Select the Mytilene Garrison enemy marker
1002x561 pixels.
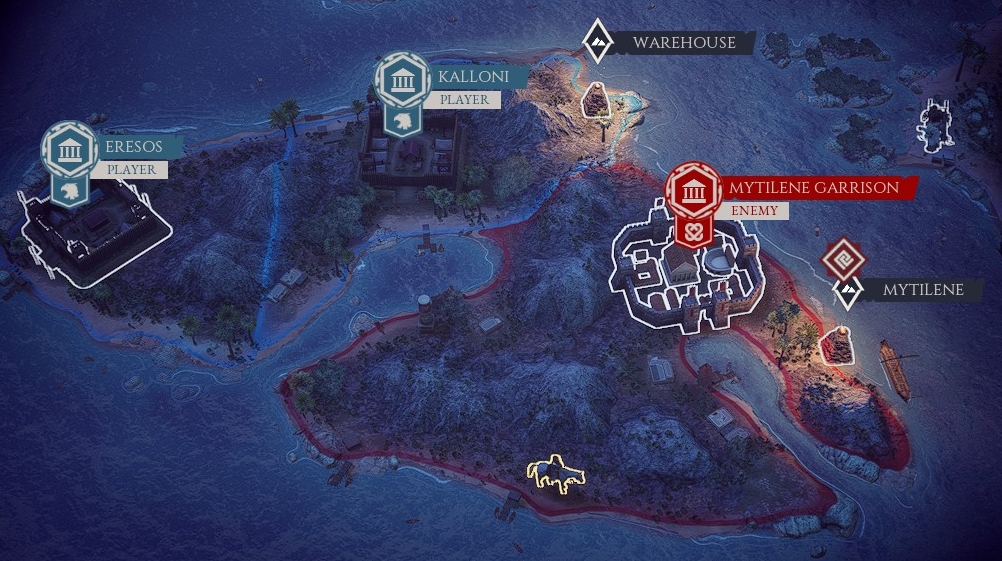click(692, 191)
